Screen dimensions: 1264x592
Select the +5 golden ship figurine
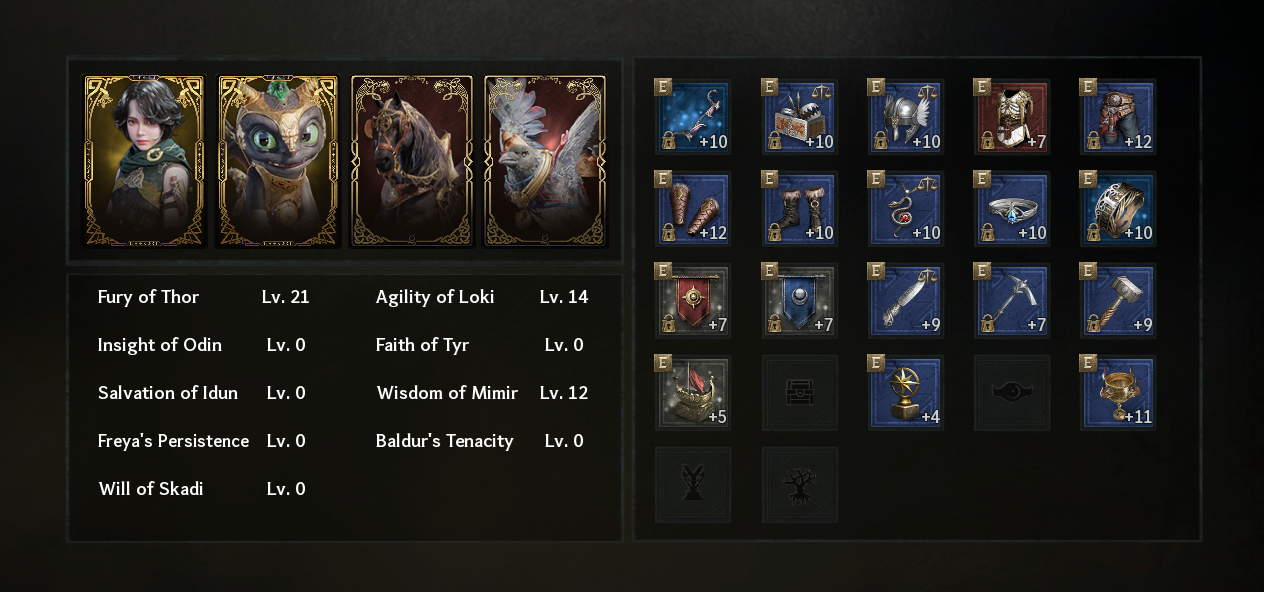coord(693,393)
